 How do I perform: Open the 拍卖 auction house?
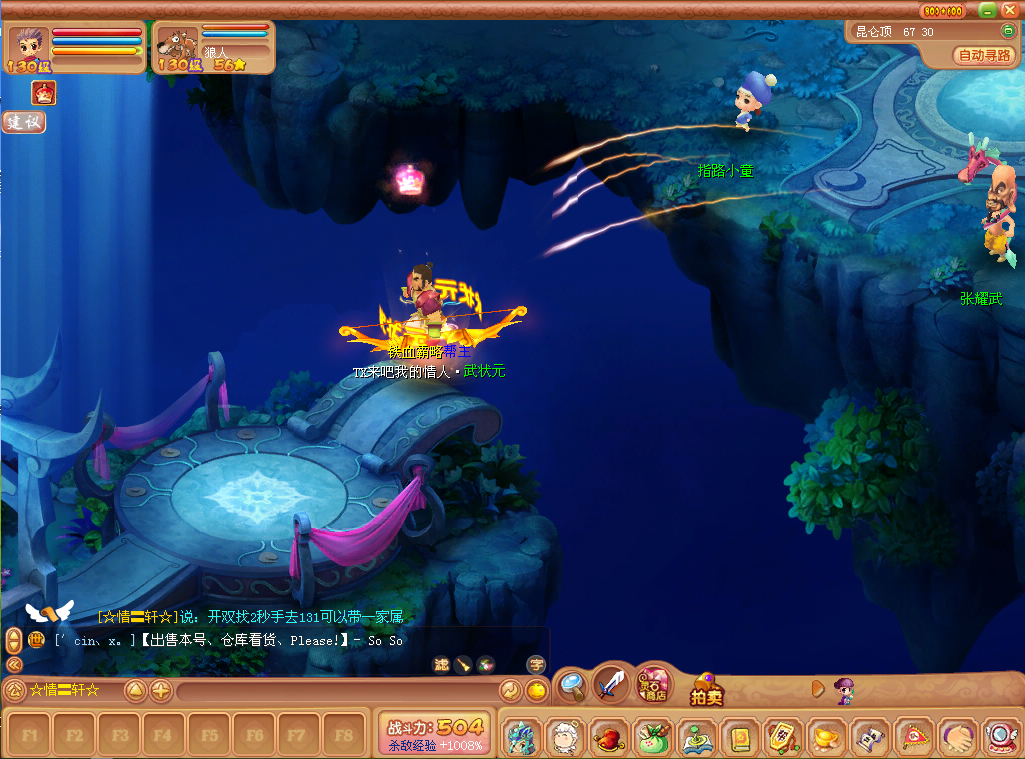[x=706, y=690]
